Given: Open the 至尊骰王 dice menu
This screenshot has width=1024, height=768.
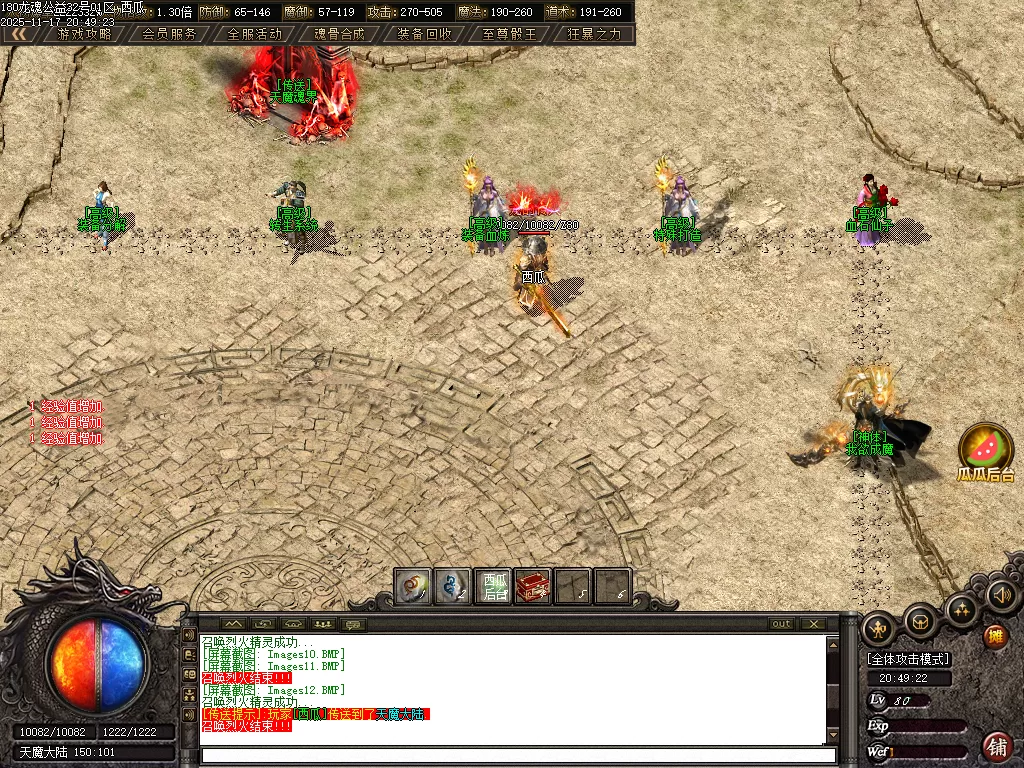Looking at the screenshot, I should point(510,33).
